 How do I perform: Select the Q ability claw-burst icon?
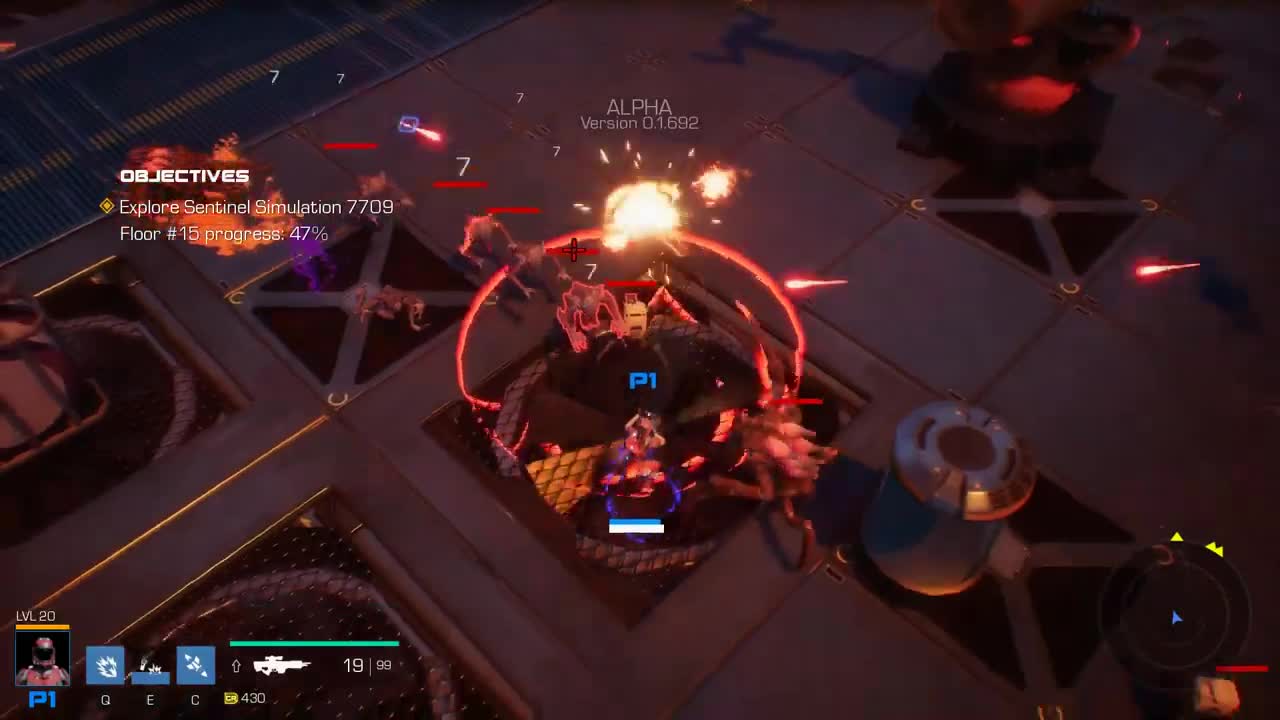(105, 665)
